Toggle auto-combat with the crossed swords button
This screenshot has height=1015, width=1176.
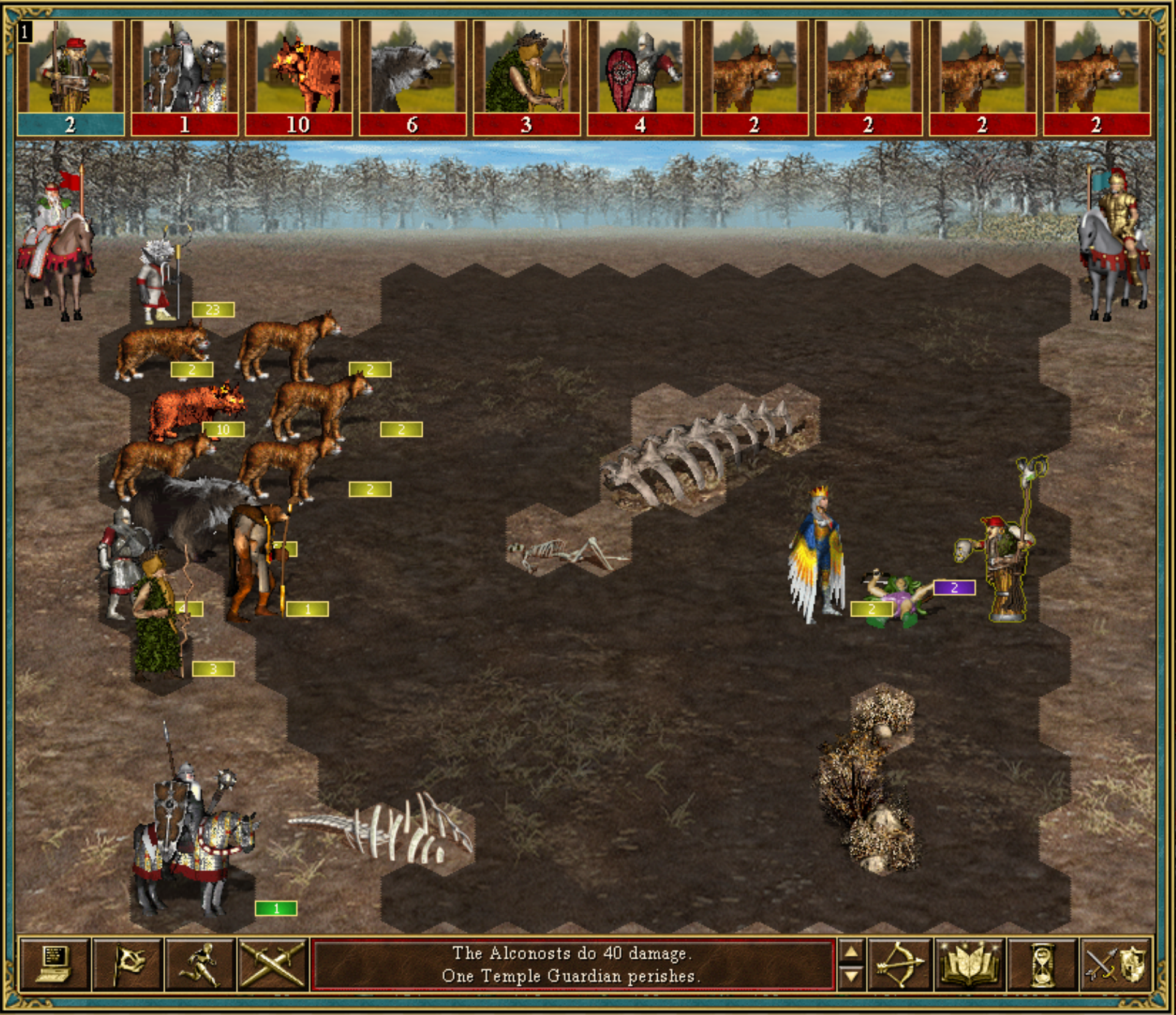tap(273, 965)
